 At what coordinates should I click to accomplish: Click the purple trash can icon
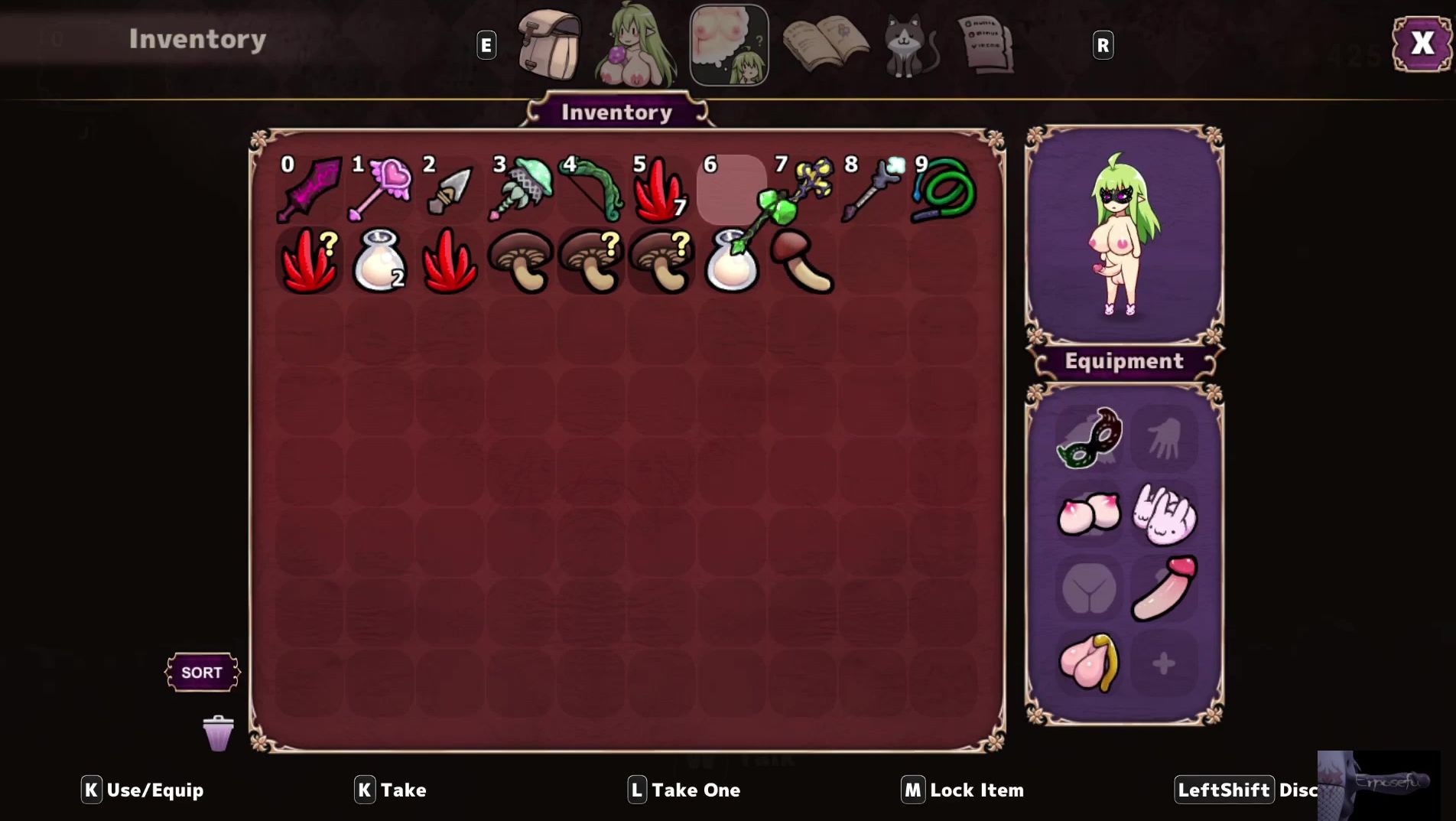pos(218,734)
